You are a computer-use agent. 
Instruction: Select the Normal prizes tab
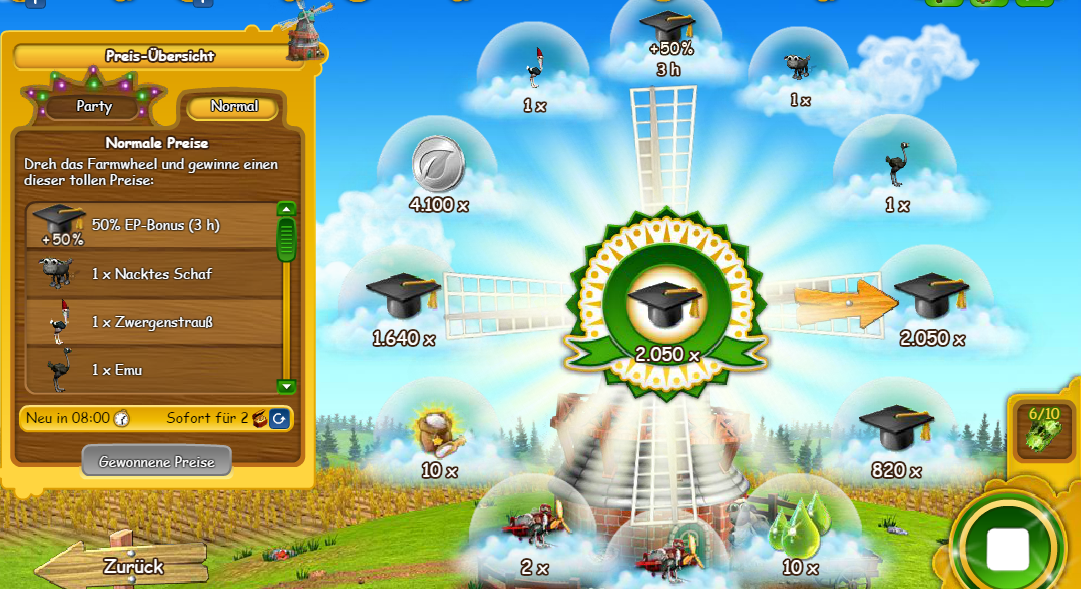tap(234, 106)
